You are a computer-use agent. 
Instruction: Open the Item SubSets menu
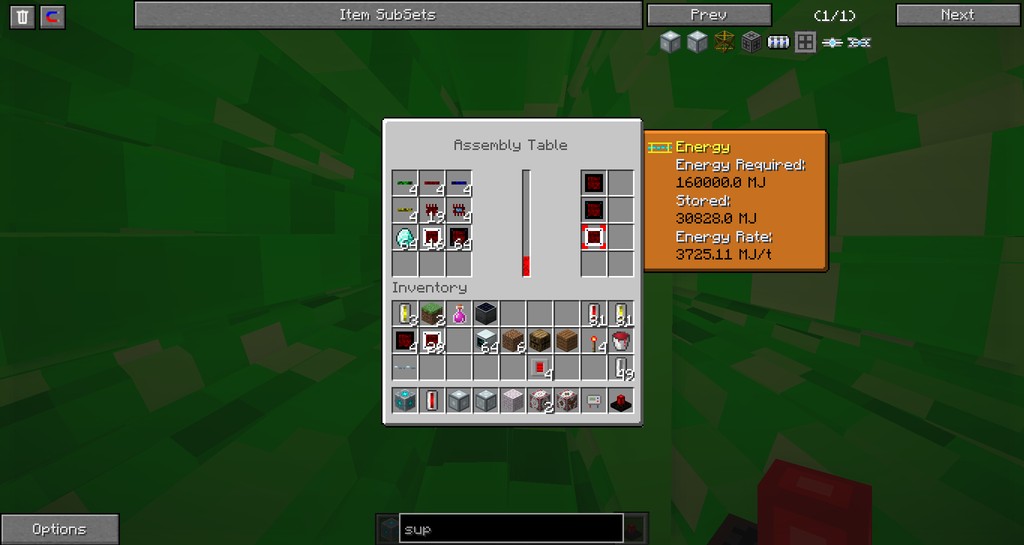[388, 15]
